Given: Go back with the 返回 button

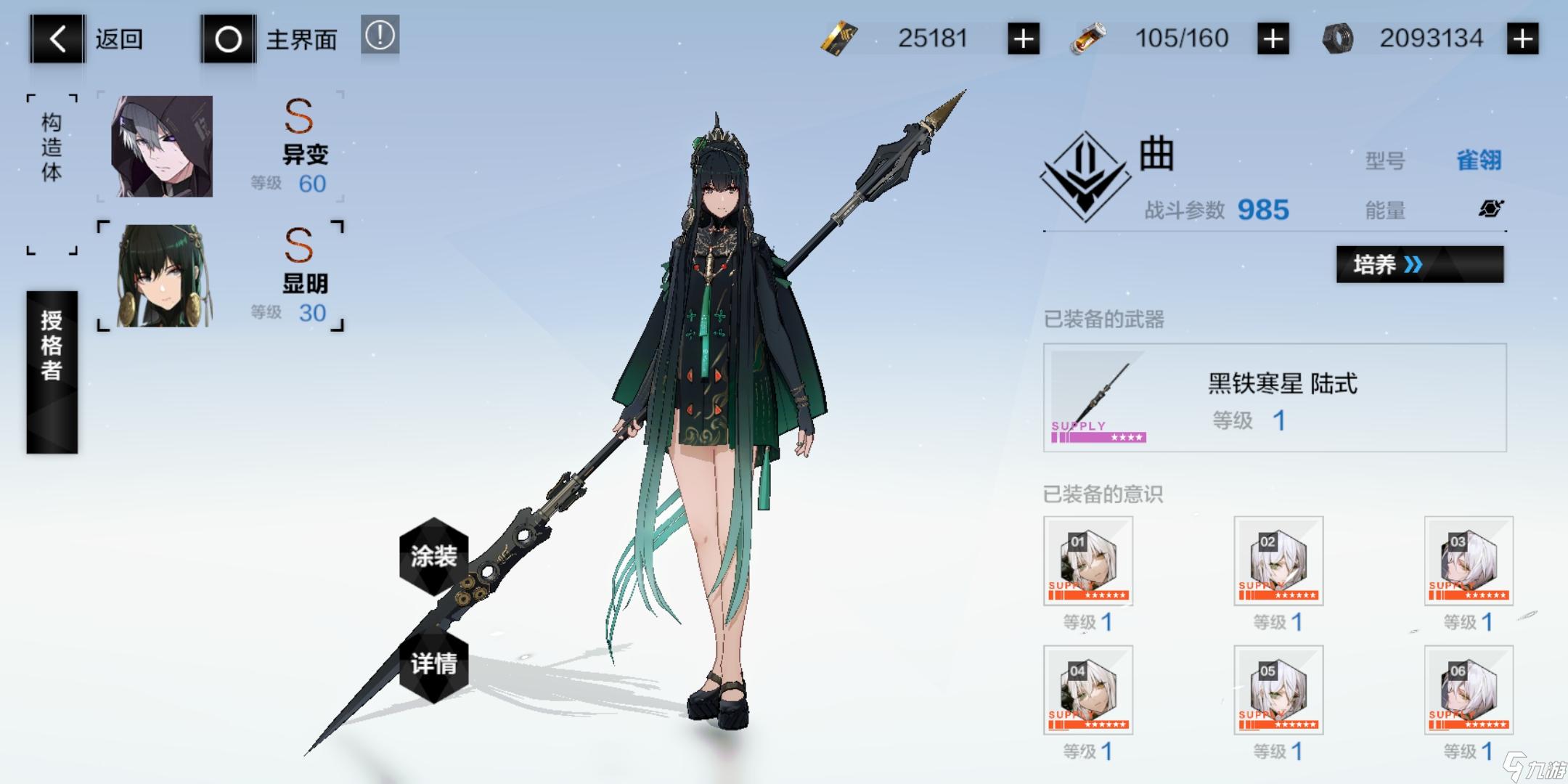Looking at the screenshot, I should click(x=87, y=38).
